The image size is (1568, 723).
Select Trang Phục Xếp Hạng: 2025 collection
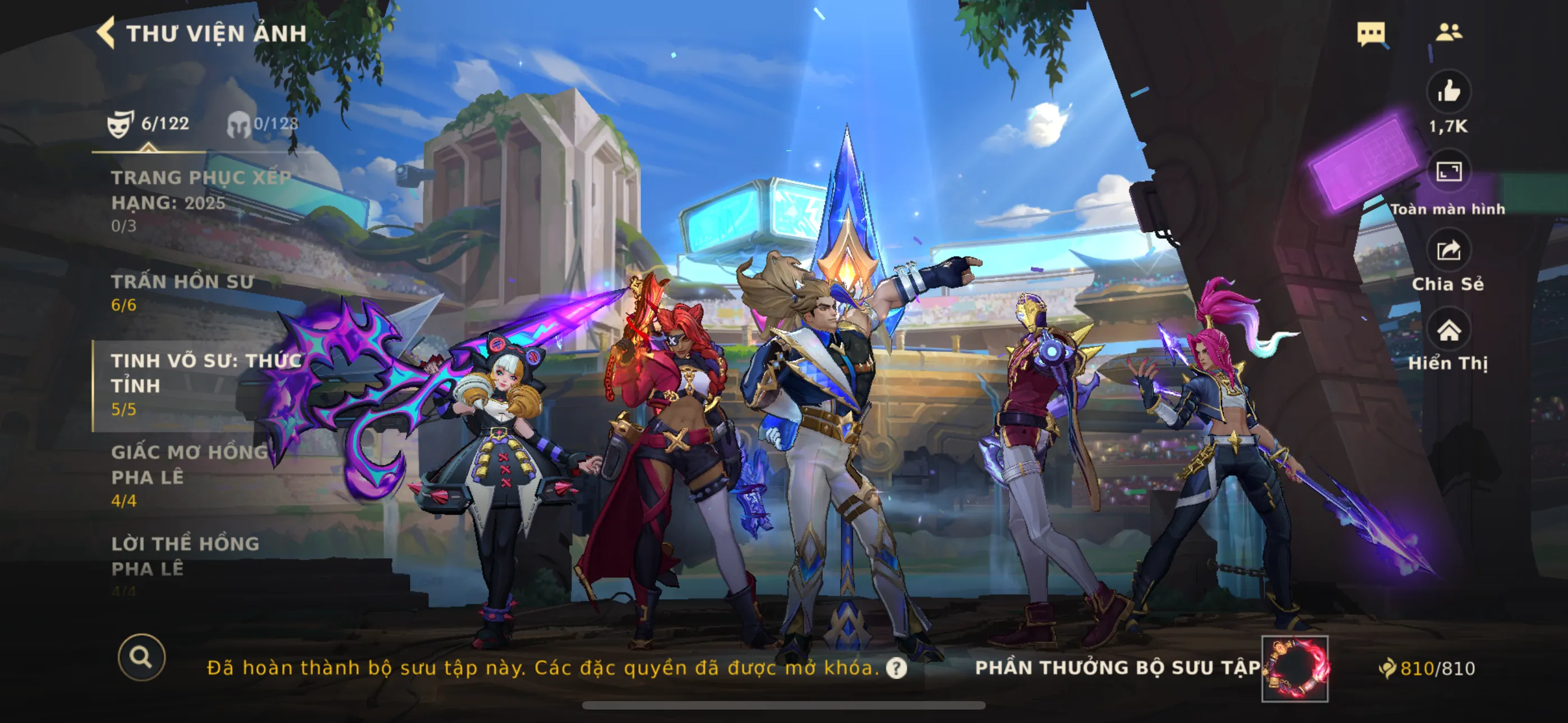click(201, 201)
